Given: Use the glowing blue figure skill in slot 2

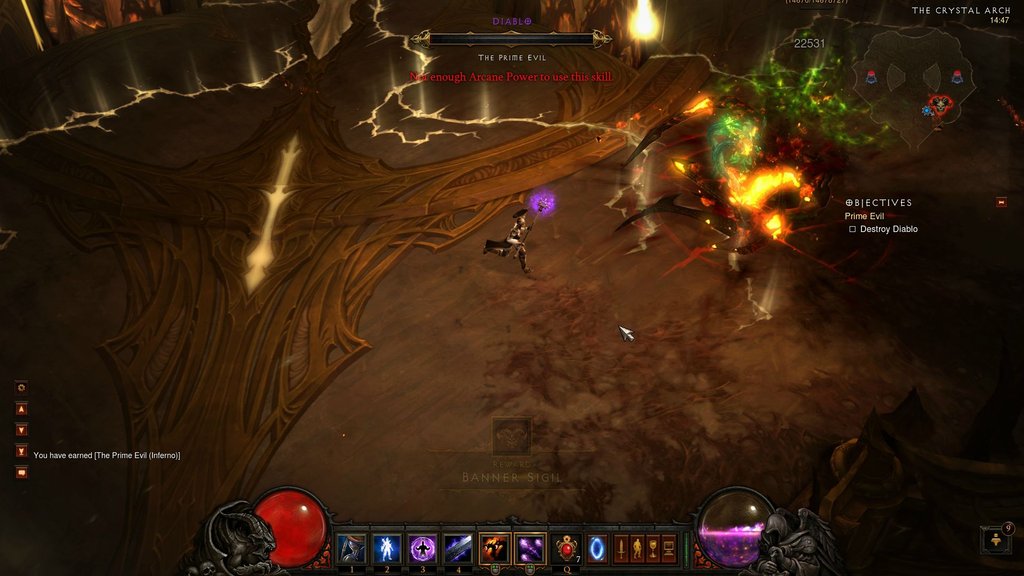Looking at the screenshot, I should [x=386, y=548].
